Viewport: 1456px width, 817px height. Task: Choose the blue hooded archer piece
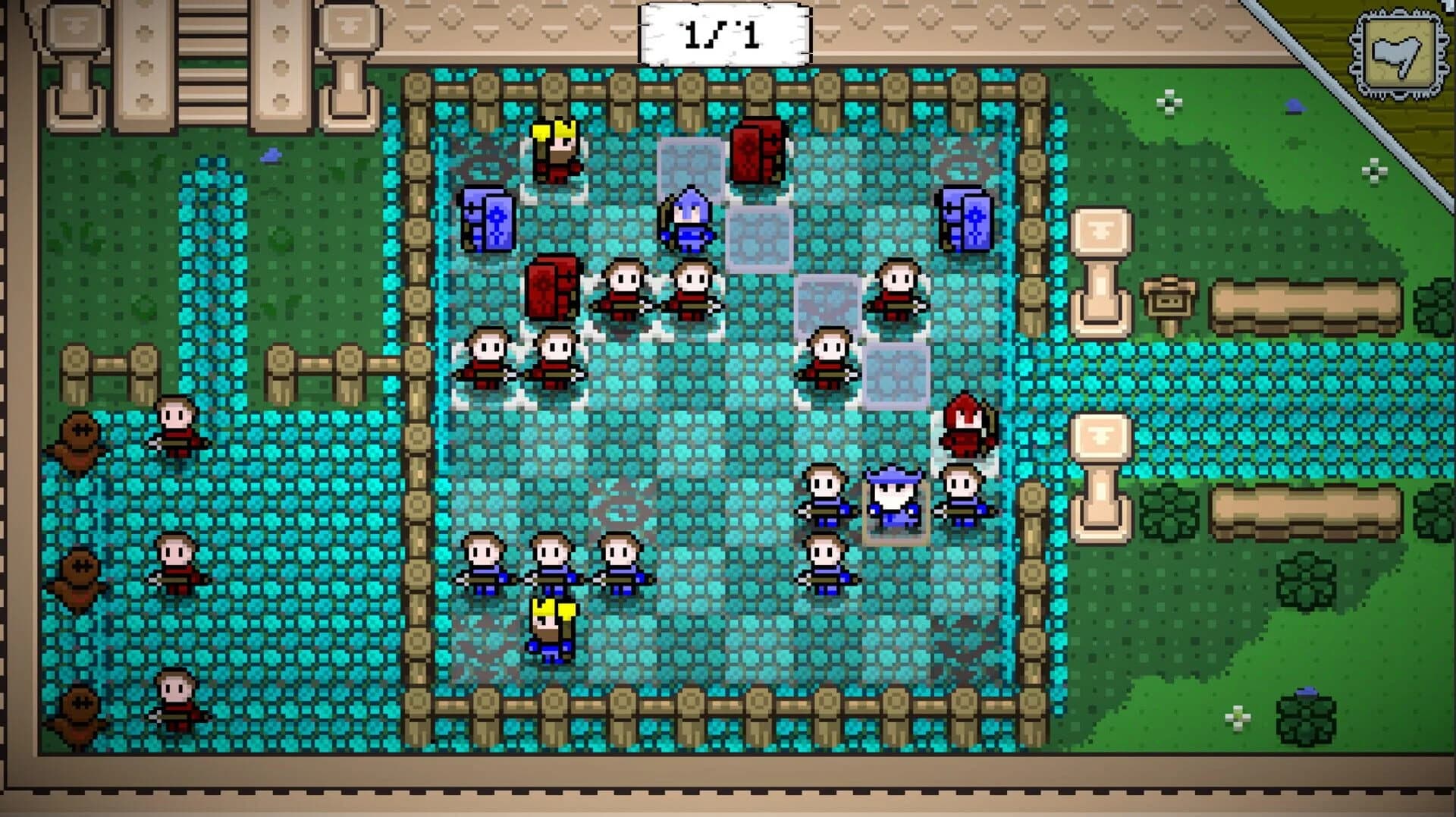pyautogui.click(x=688, y=221)
